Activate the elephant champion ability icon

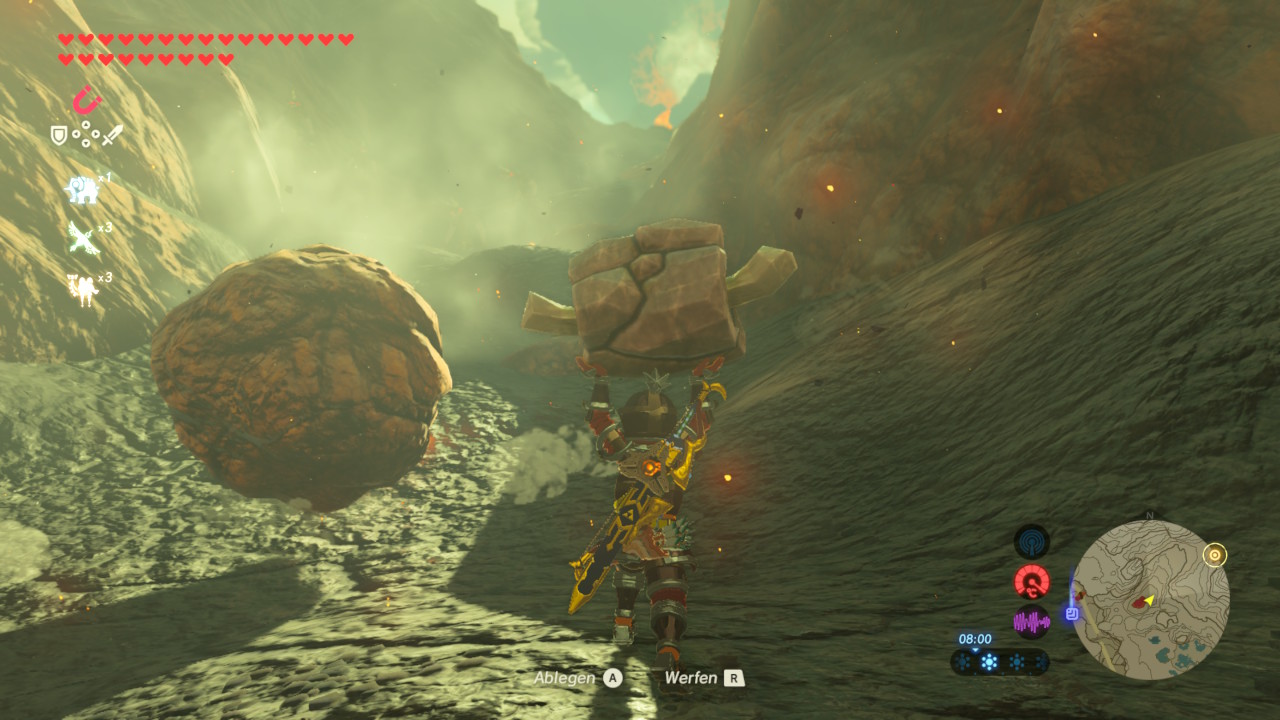pos(82,188)
